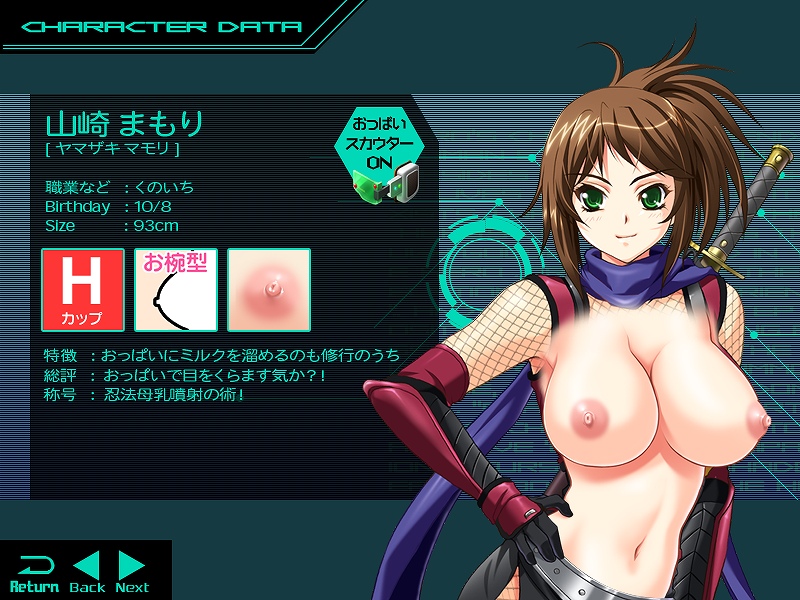Go to the previous character with Back
The height and width of the screenshot is (600, 800).
click(x=88, y=573)
